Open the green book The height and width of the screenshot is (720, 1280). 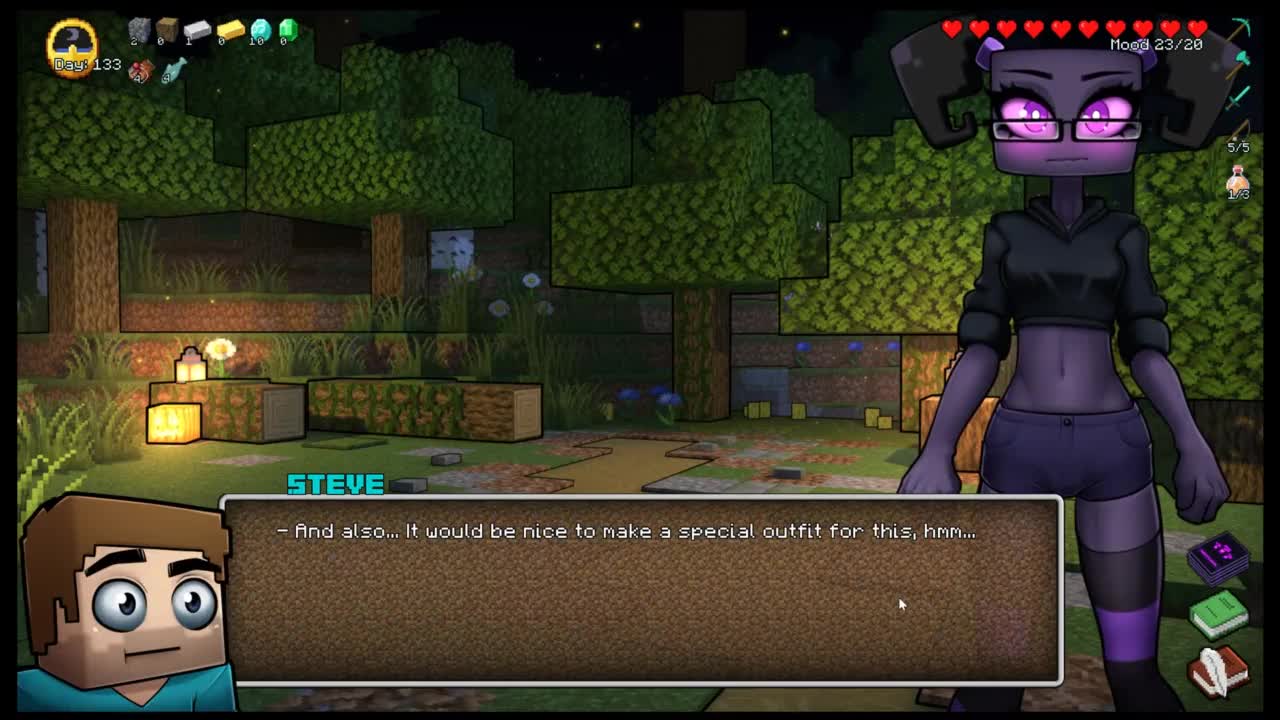click(x=1219, y=612)
